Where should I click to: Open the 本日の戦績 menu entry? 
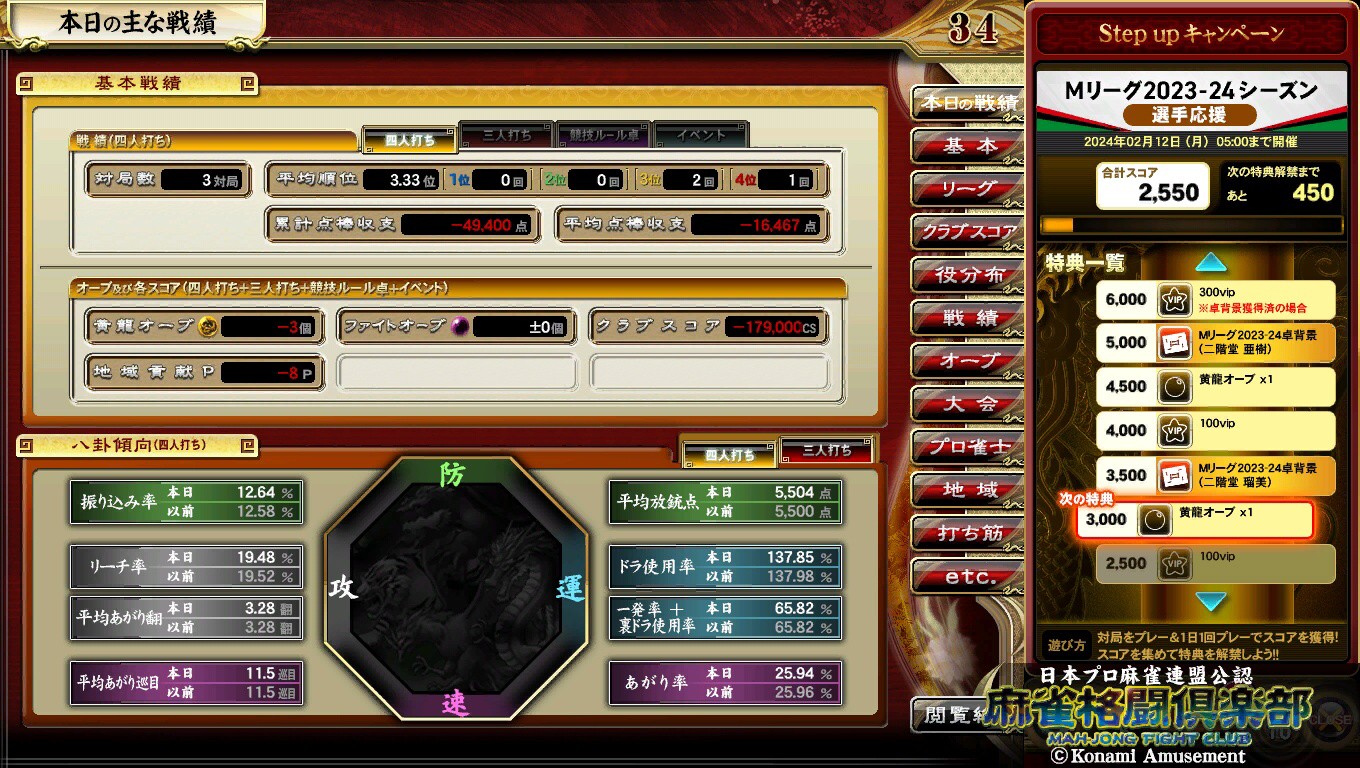click(x=968, y=103)
